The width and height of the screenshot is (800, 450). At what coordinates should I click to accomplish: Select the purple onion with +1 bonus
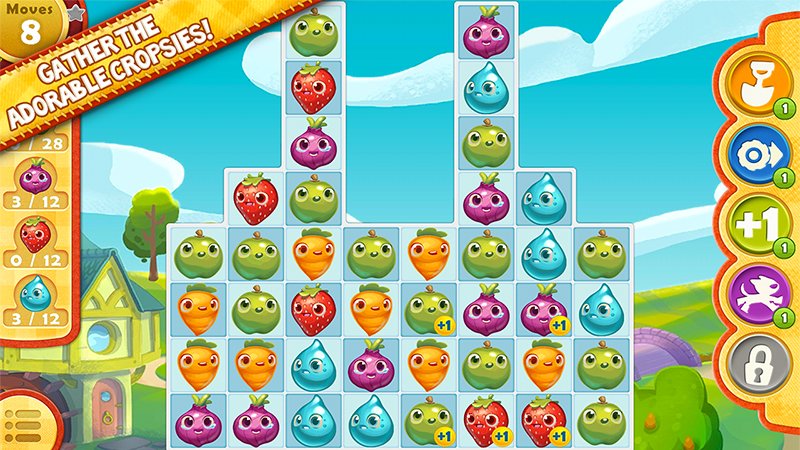pos(543,309)
